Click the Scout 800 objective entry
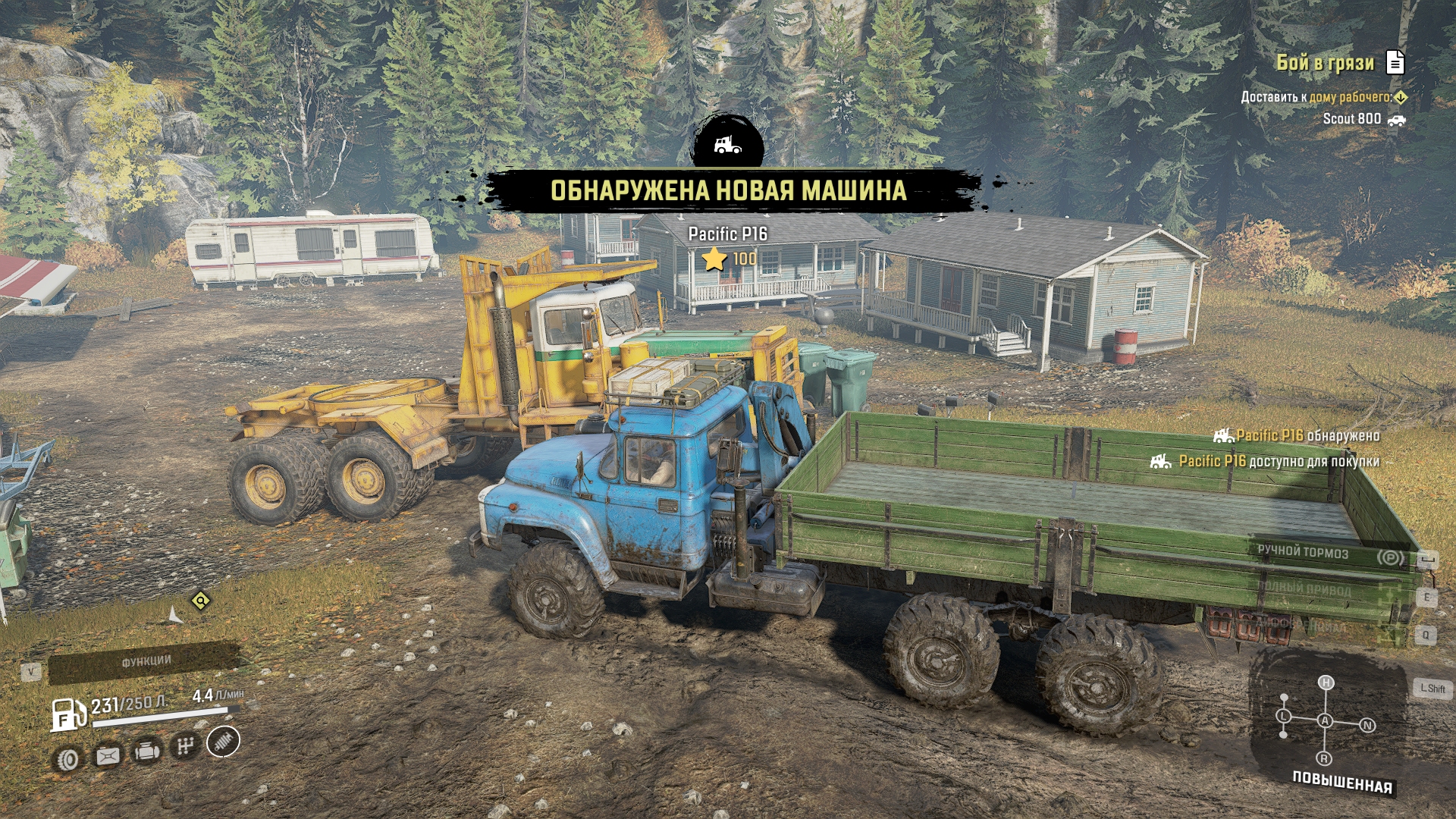The image size is (1456, 819). coord(1352,119)
